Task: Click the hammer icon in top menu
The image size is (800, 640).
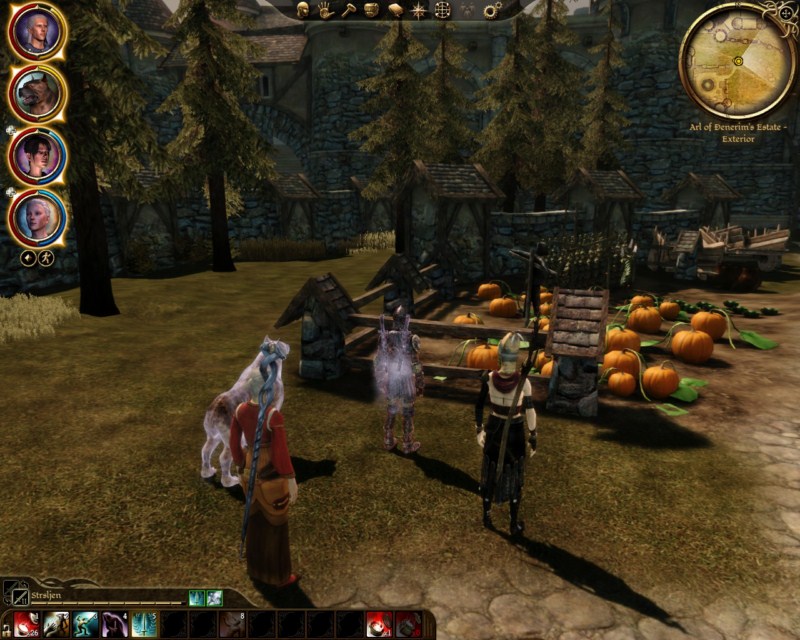Action: (349, 9)
